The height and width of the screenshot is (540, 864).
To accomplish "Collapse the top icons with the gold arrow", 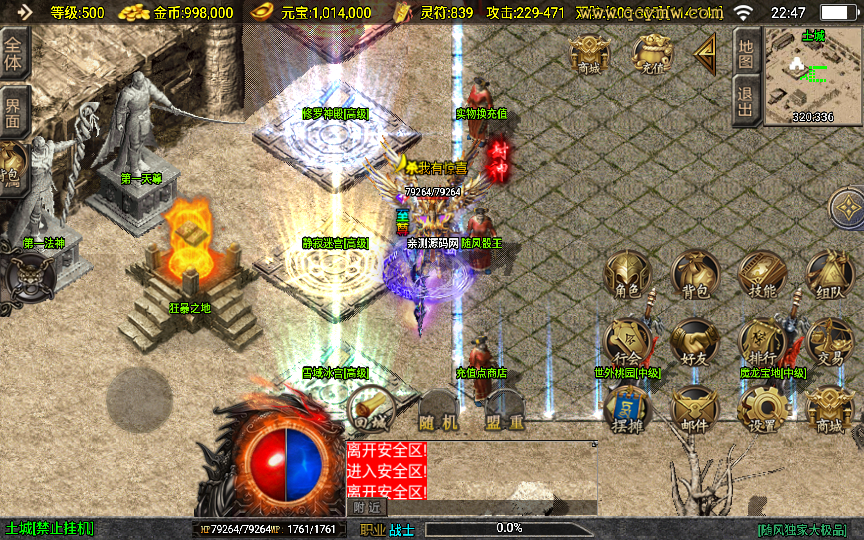I will (706, 53).
